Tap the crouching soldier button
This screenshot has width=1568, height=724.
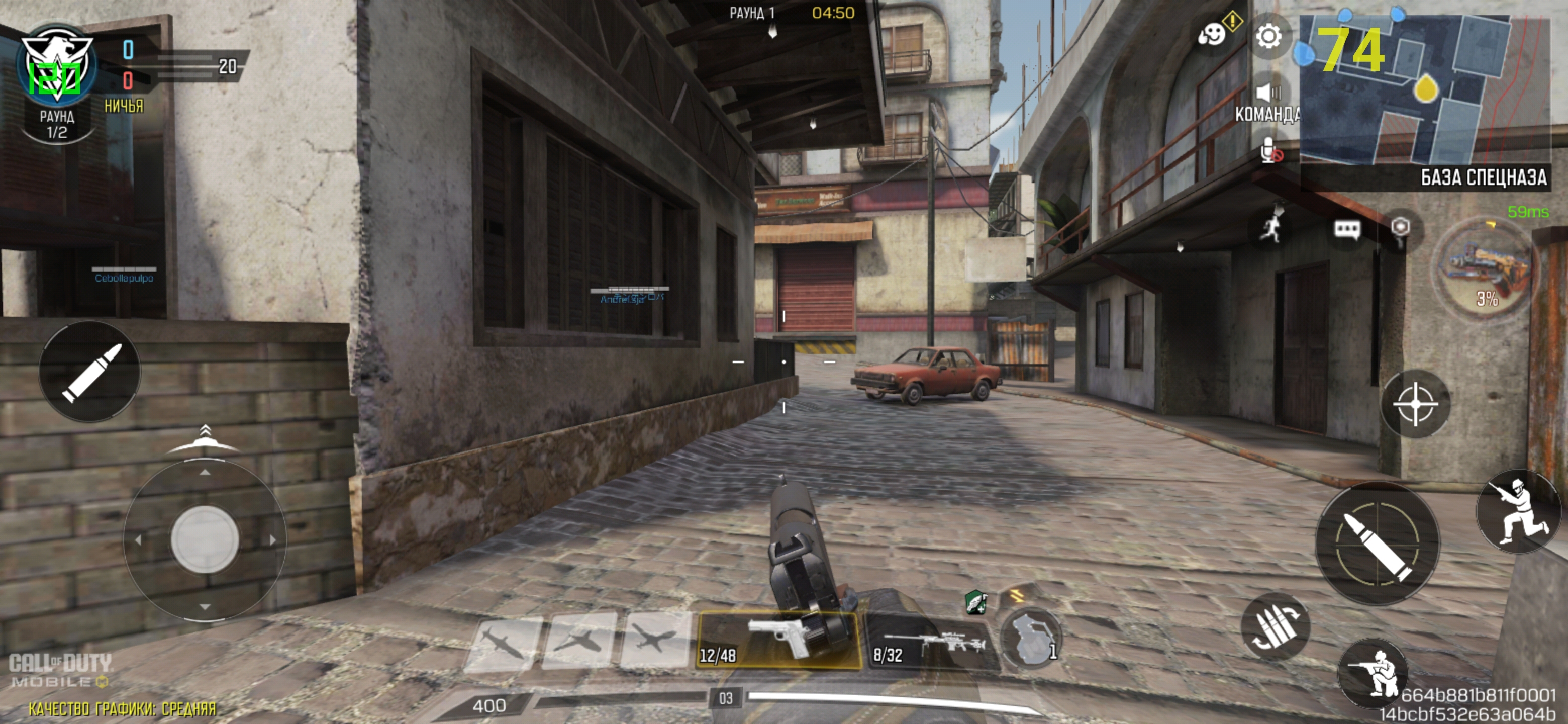[x=1373, y=672]
